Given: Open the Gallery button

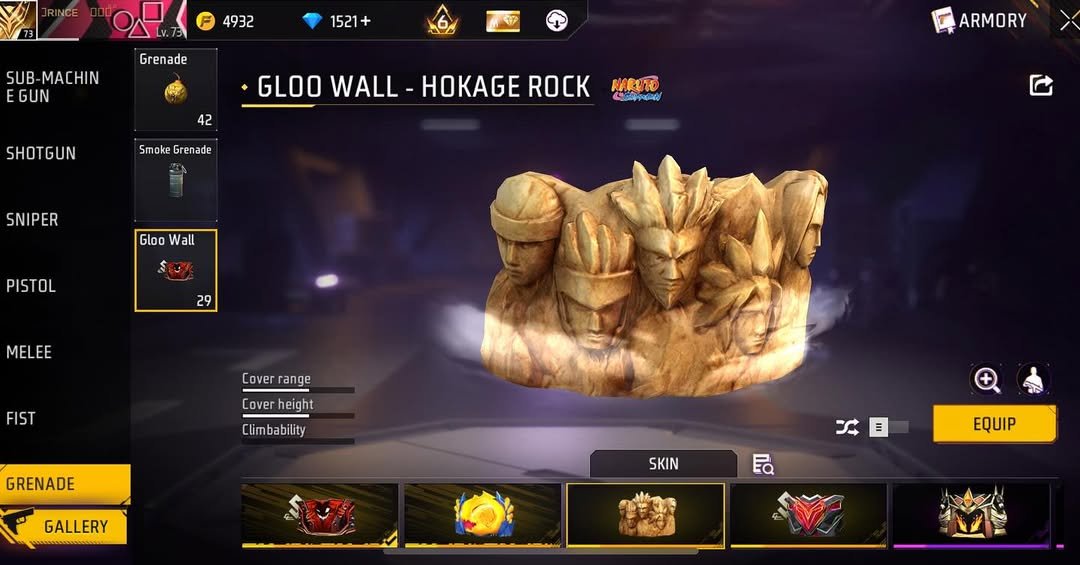Looking at the screenshot, I should click(x=75, y=526).
